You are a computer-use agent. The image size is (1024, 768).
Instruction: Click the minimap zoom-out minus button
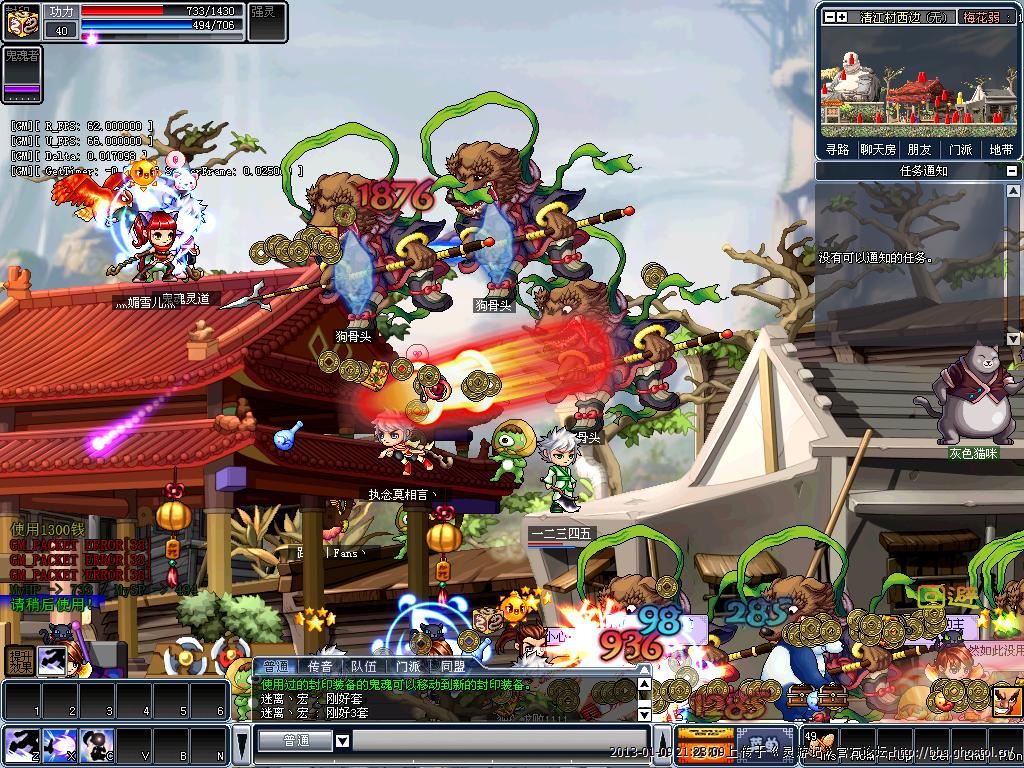pos(828,17)
